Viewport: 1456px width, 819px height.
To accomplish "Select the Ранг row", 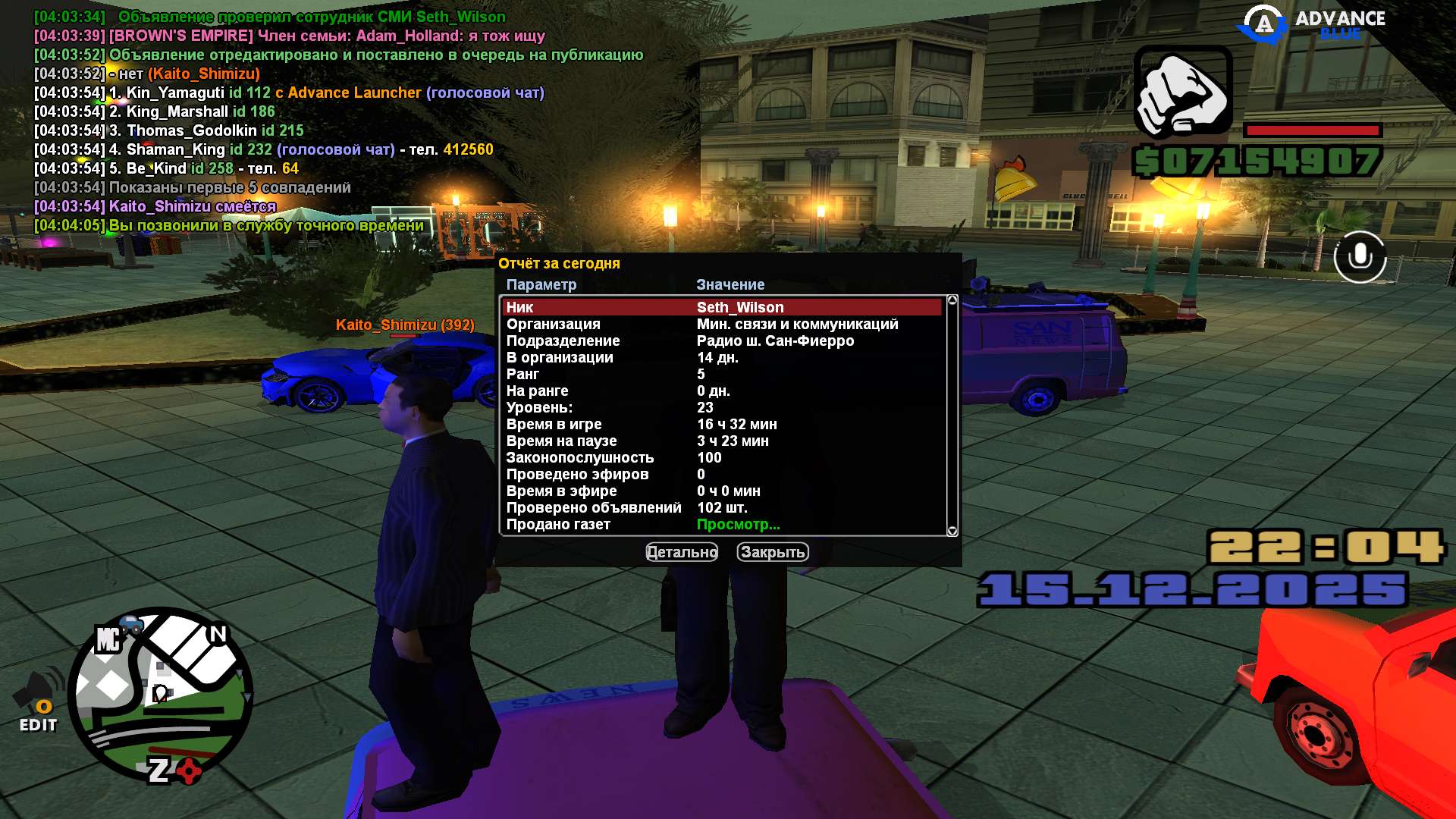I will tap(720, 374).
